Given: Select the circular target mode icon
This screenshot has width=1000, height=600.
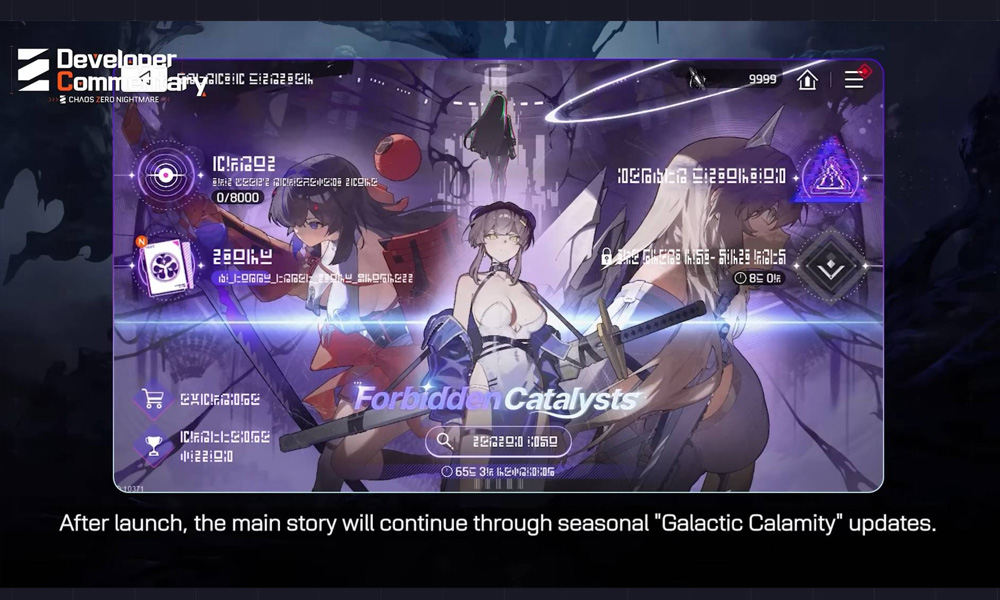Looking at the screenshot, I should 166,176.
